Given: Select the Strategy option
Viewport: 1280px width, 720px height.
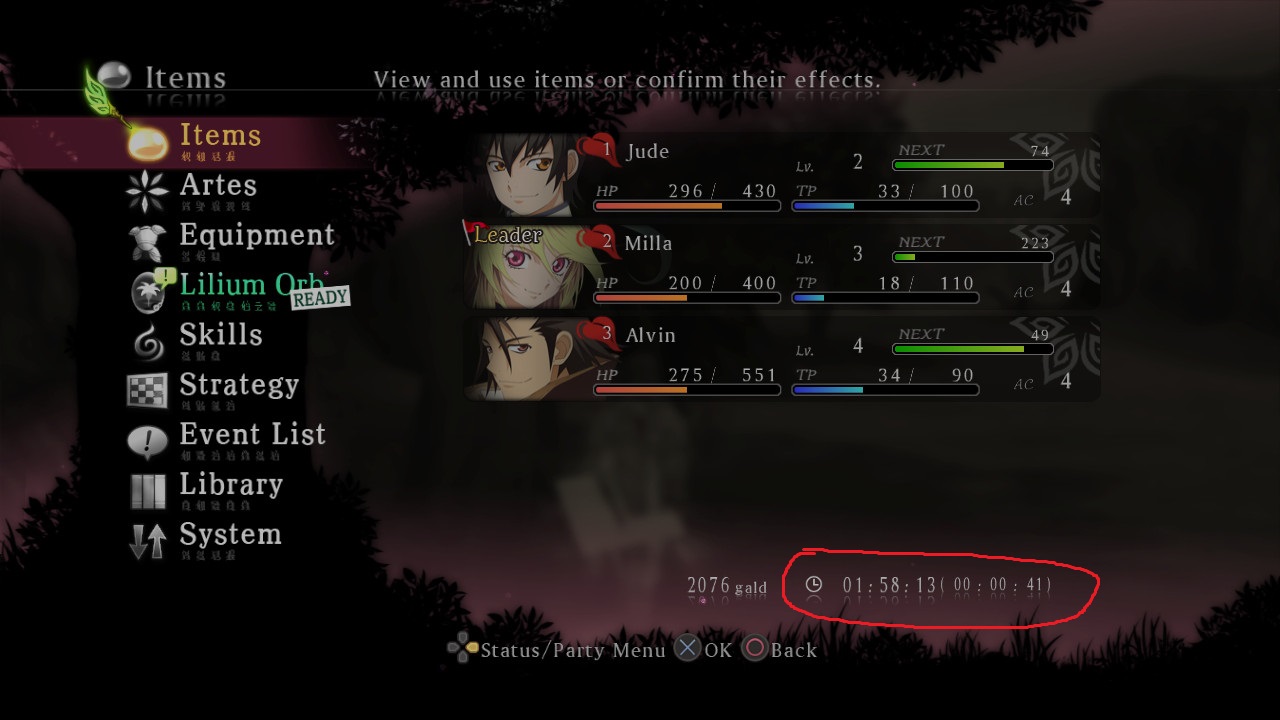Looking at the screenshot, I should (x=238, y=386).
